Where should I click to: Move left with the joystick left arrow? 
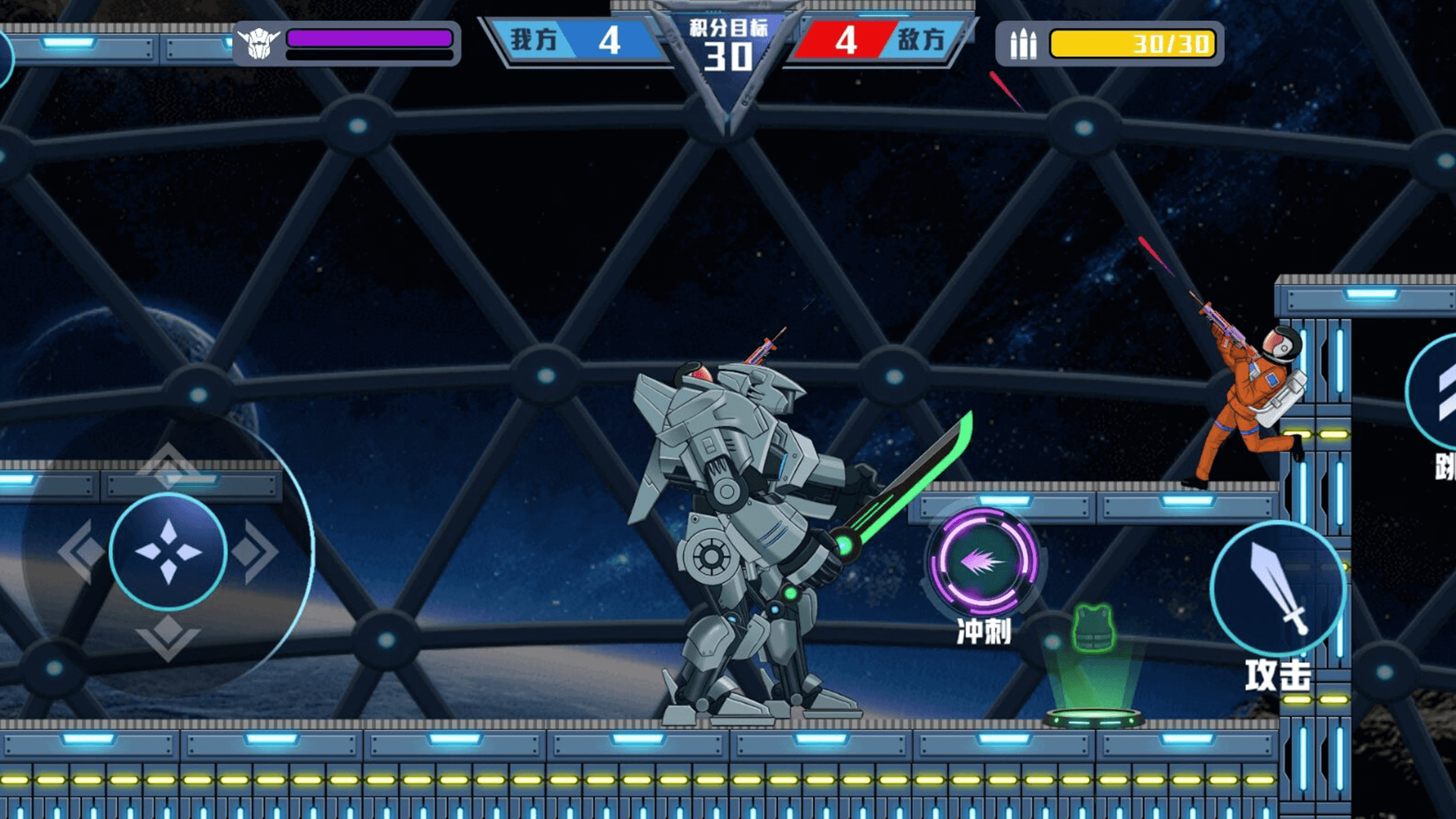click(81, 551)
